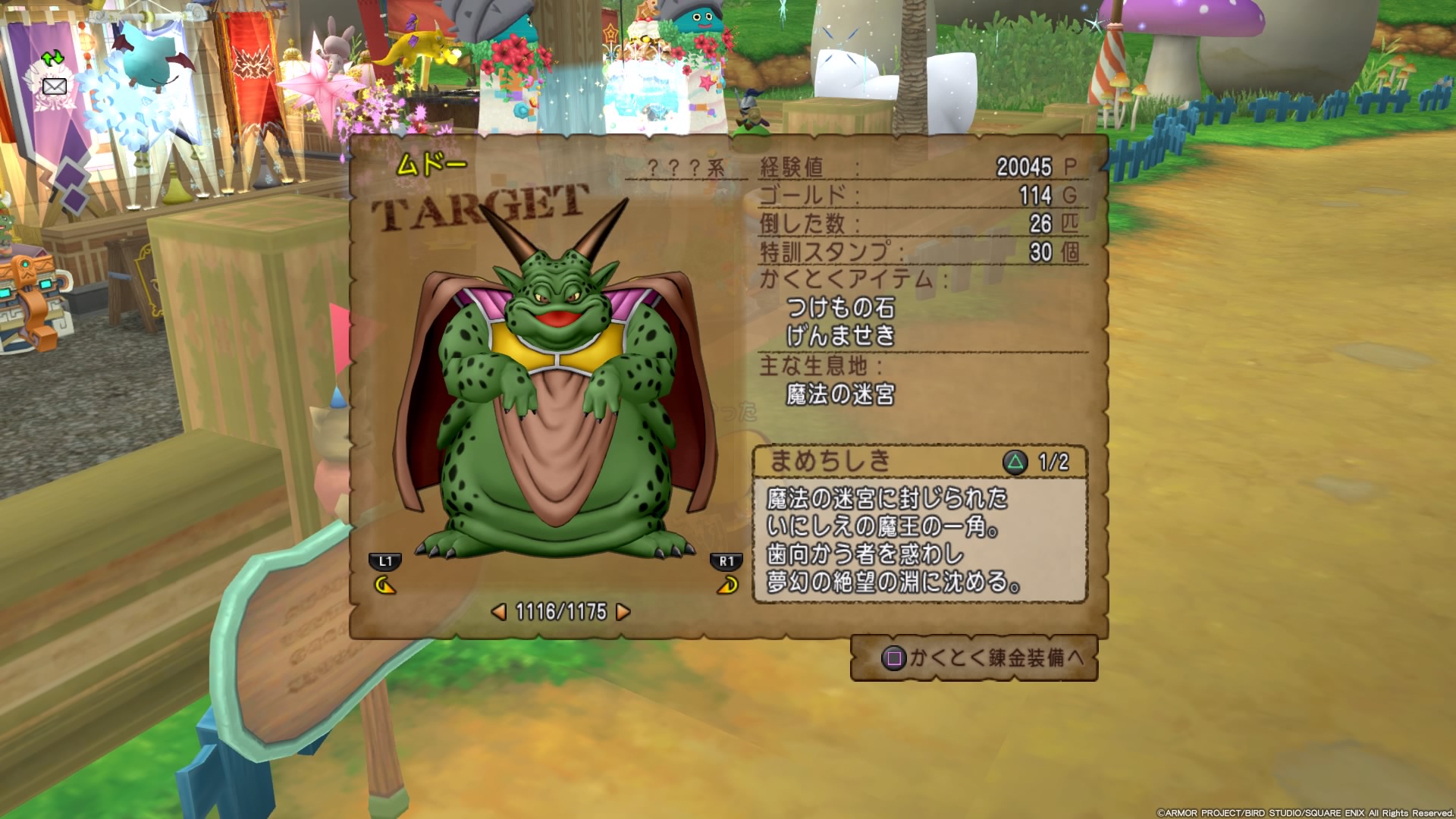Viewport: 1456px width, 819px height.
Task: Advance to the next monster entry arrow
Action: (623, 611)
